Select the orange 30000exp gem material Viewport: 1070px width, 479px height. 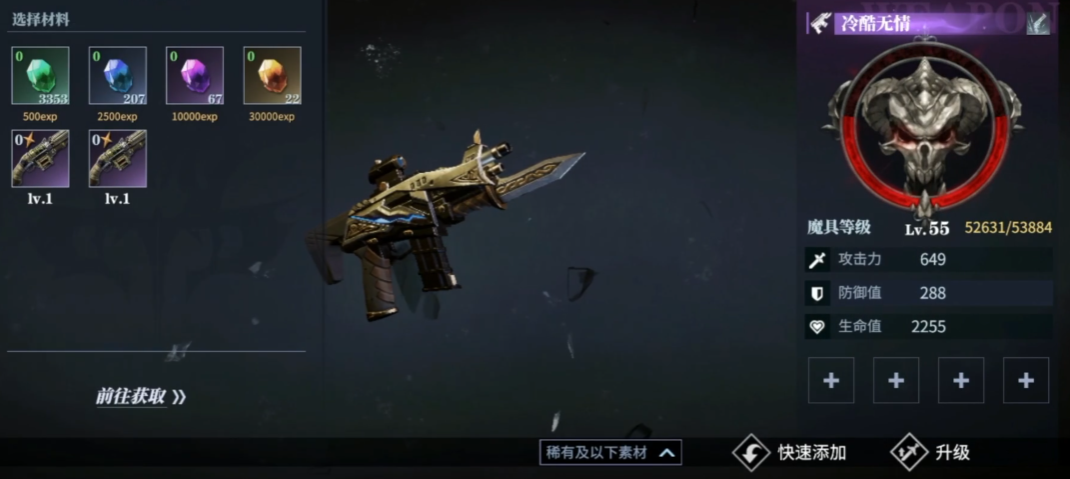pos(272,76)
